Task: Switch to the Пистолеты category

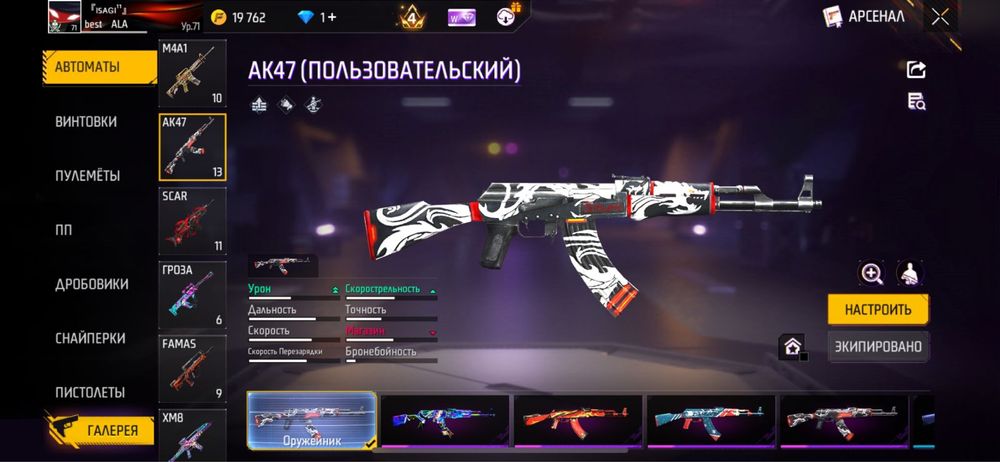Action: (90, 392)
